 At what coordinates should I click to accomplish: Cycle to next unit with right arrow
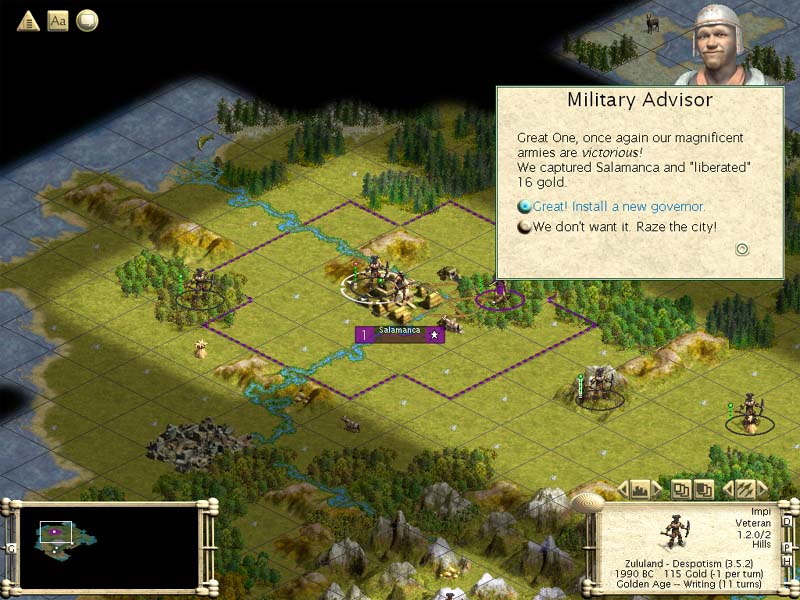763,489
